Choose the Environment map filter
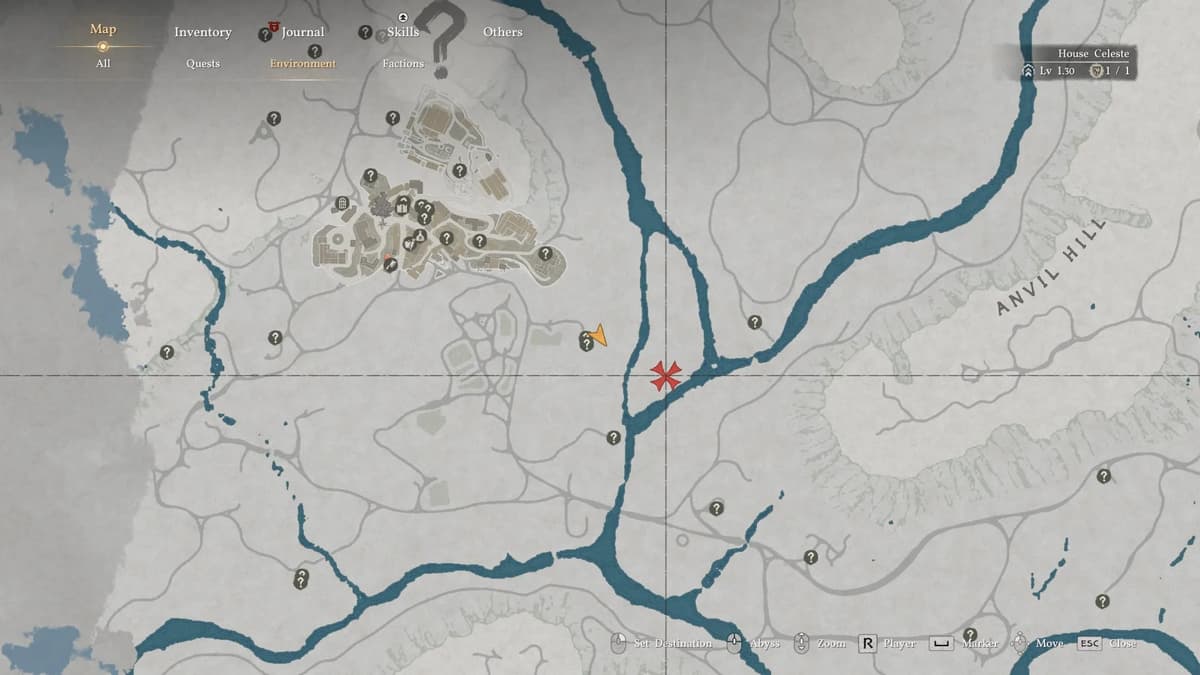Screen dimensions: 1200x675 tap(302, 63)
